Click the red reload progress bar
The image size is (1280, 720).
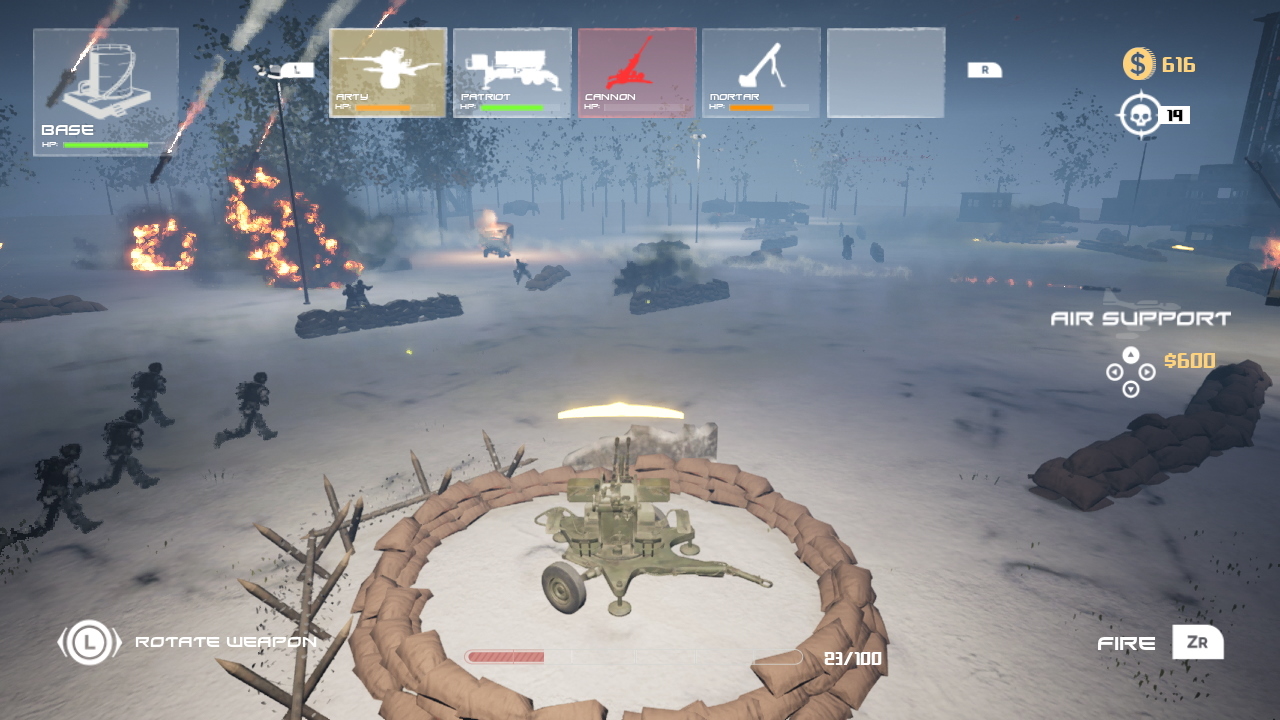point(505,657)
